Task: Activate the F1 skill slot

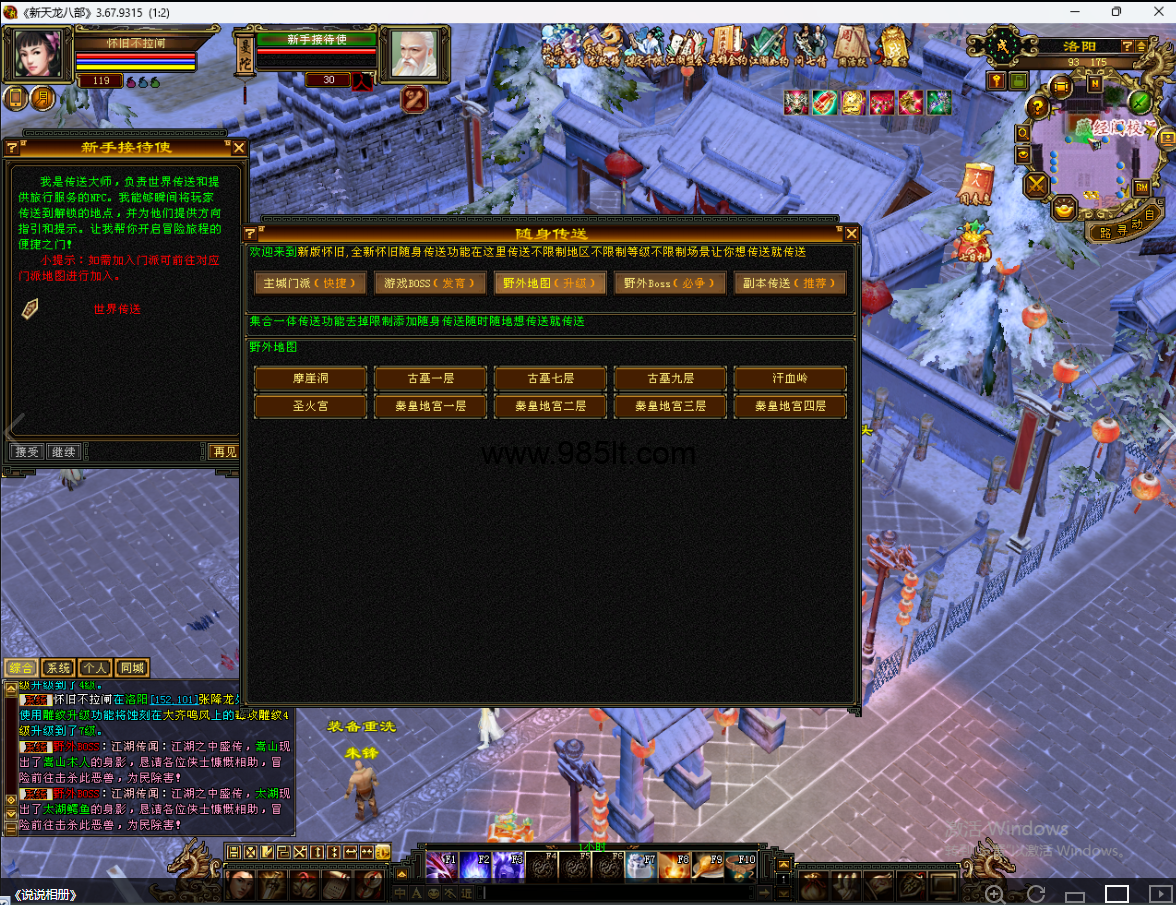Action: (x=441, y=866)
